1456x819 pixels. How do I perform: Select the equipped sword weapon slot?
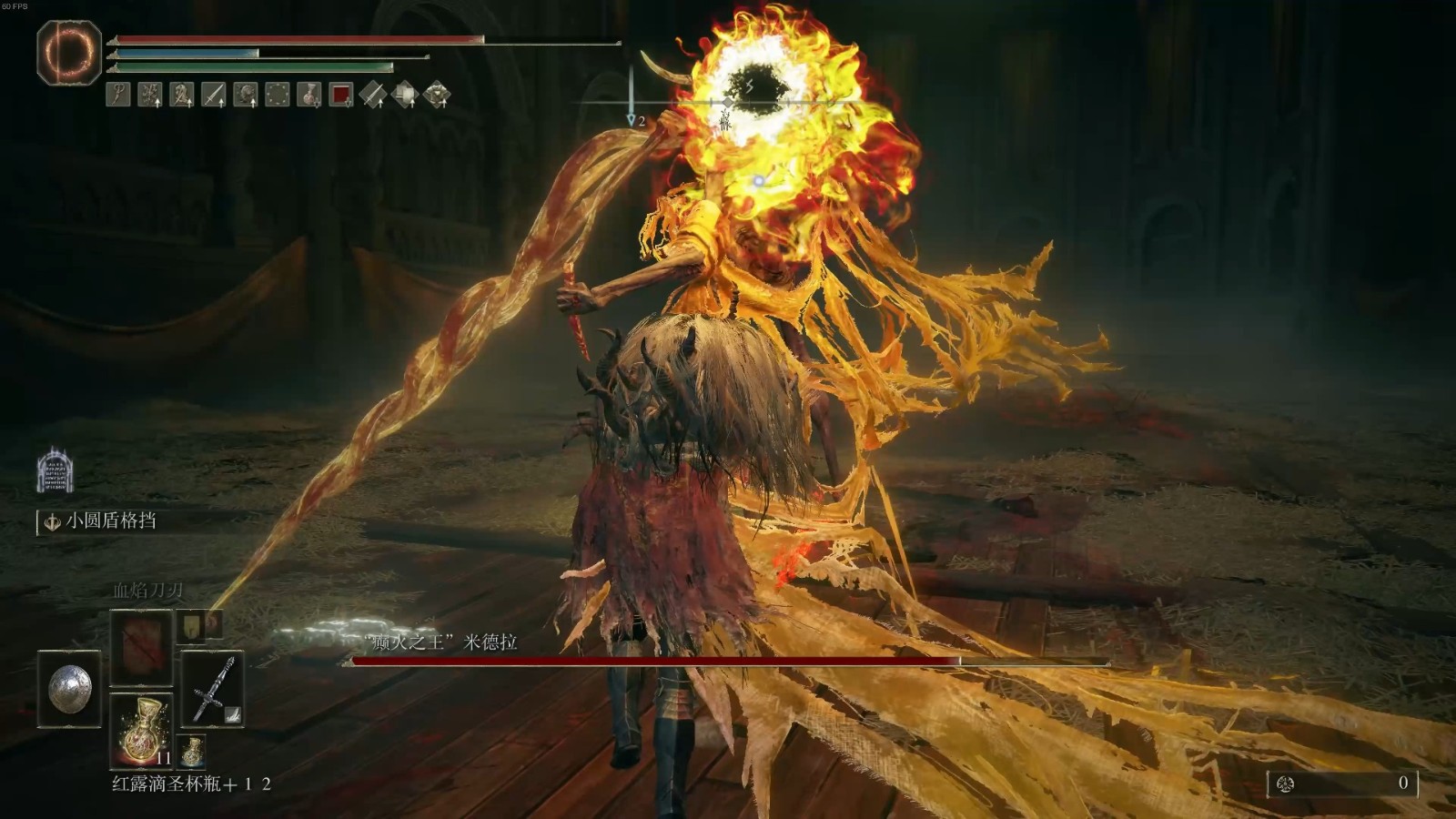click(x=212, y=690)
